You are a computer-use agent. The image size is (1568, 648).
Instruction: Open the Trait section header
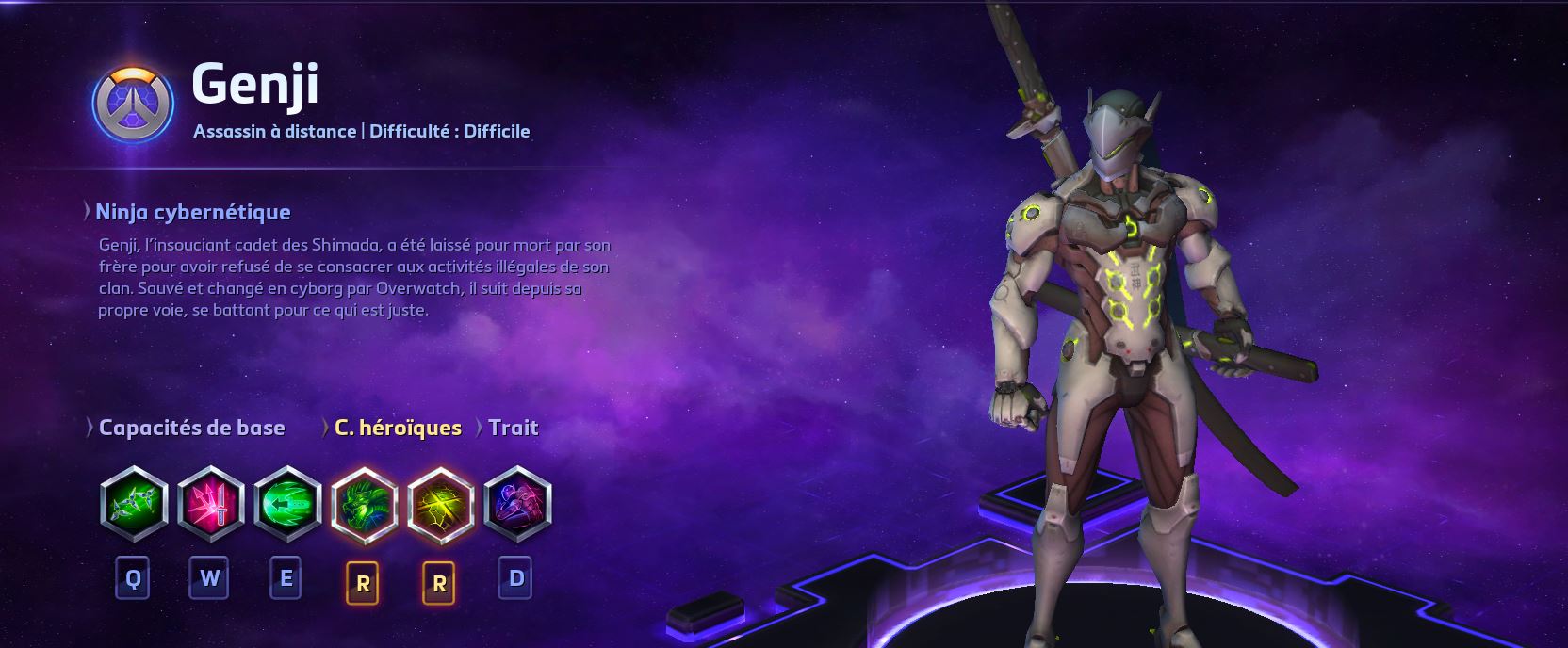tap(513, 428)
